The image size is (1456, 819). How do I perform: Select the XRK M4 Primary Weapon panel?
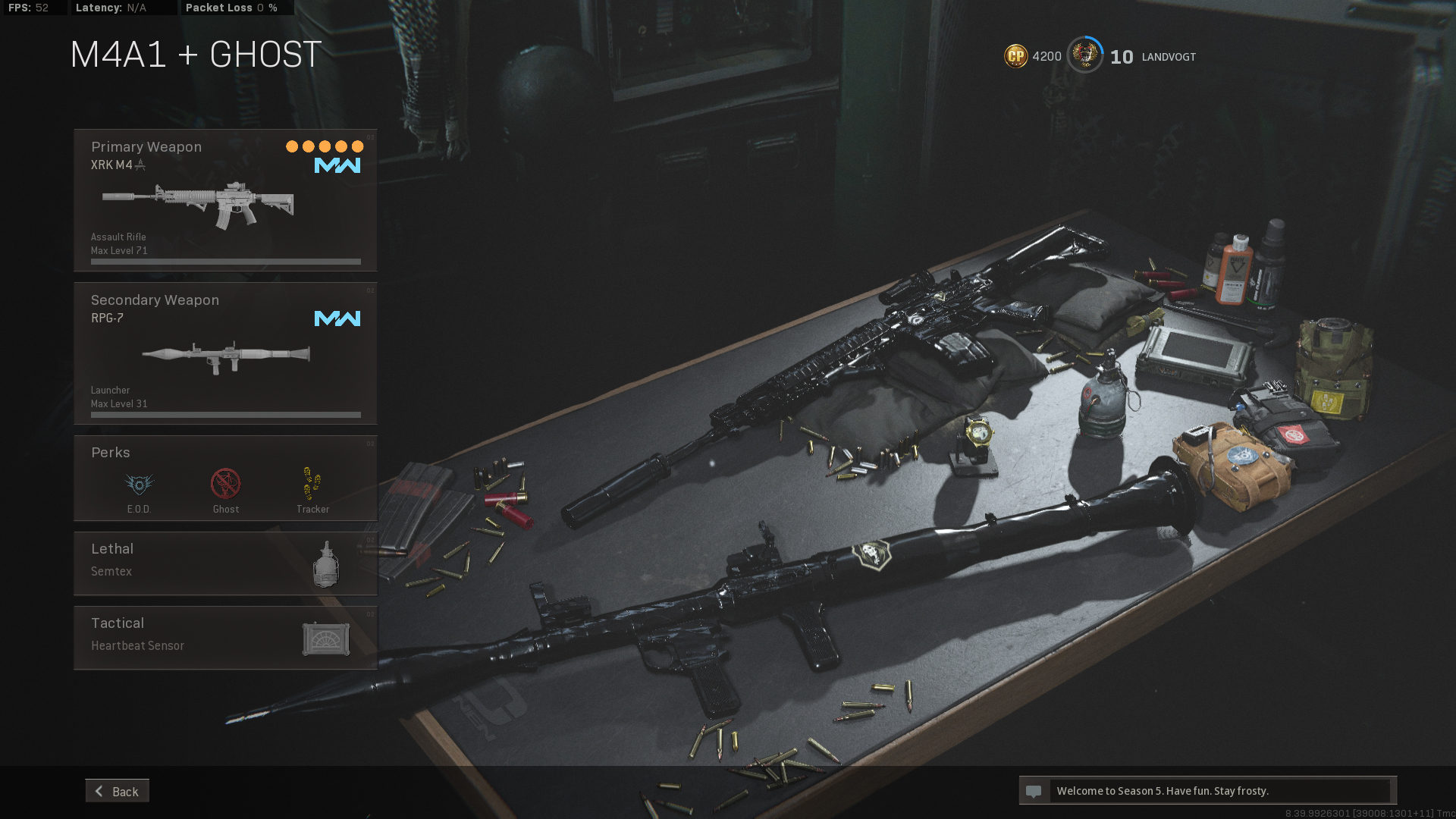coord(225,200)
